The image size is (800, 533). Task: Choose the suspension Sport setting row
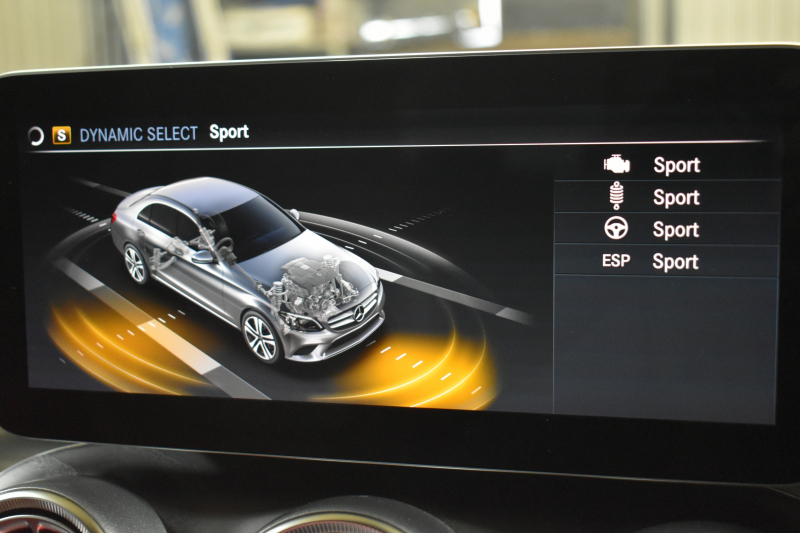666,197
